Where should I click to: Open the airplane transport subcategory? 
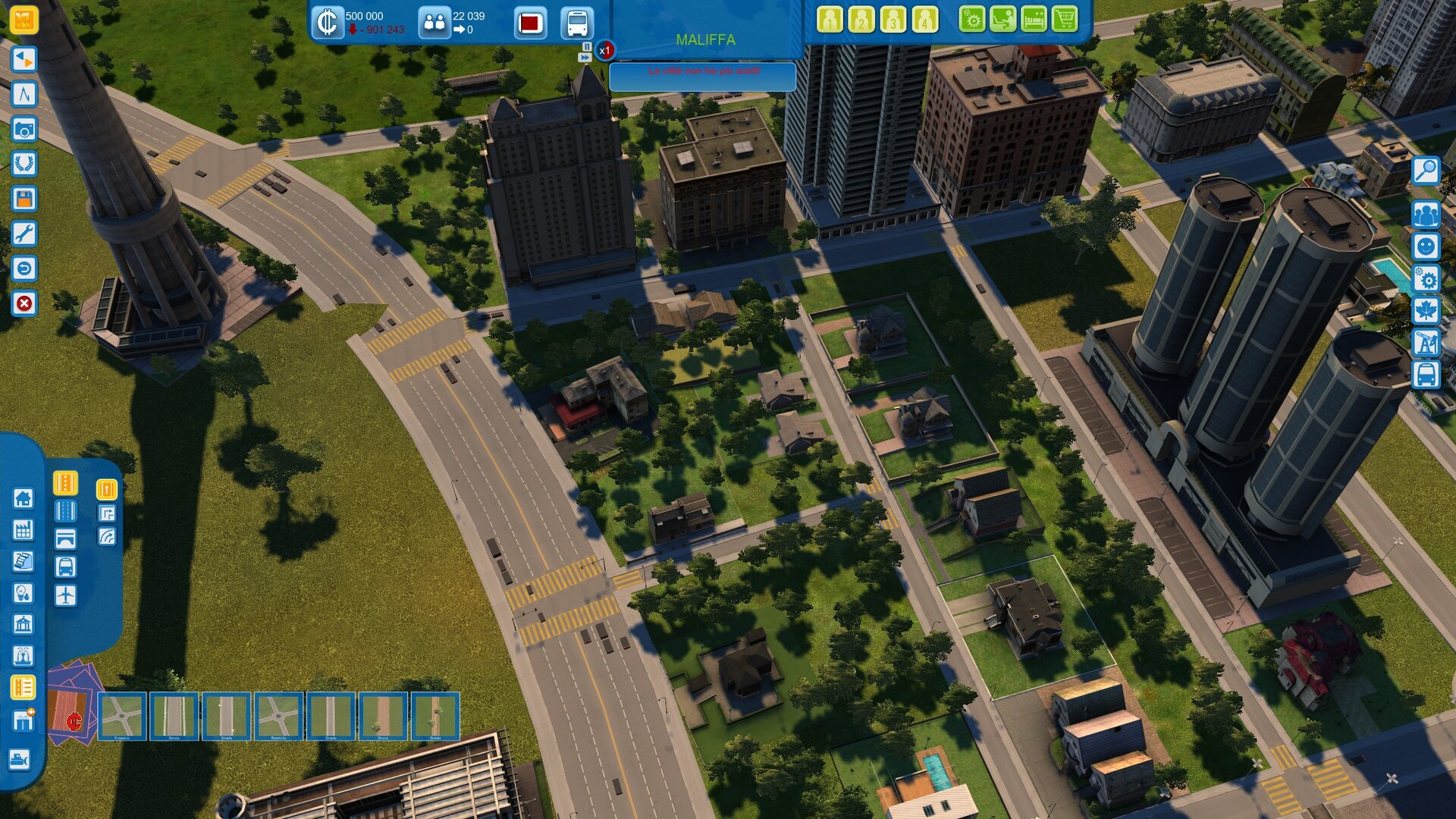(x=65, y=595)
